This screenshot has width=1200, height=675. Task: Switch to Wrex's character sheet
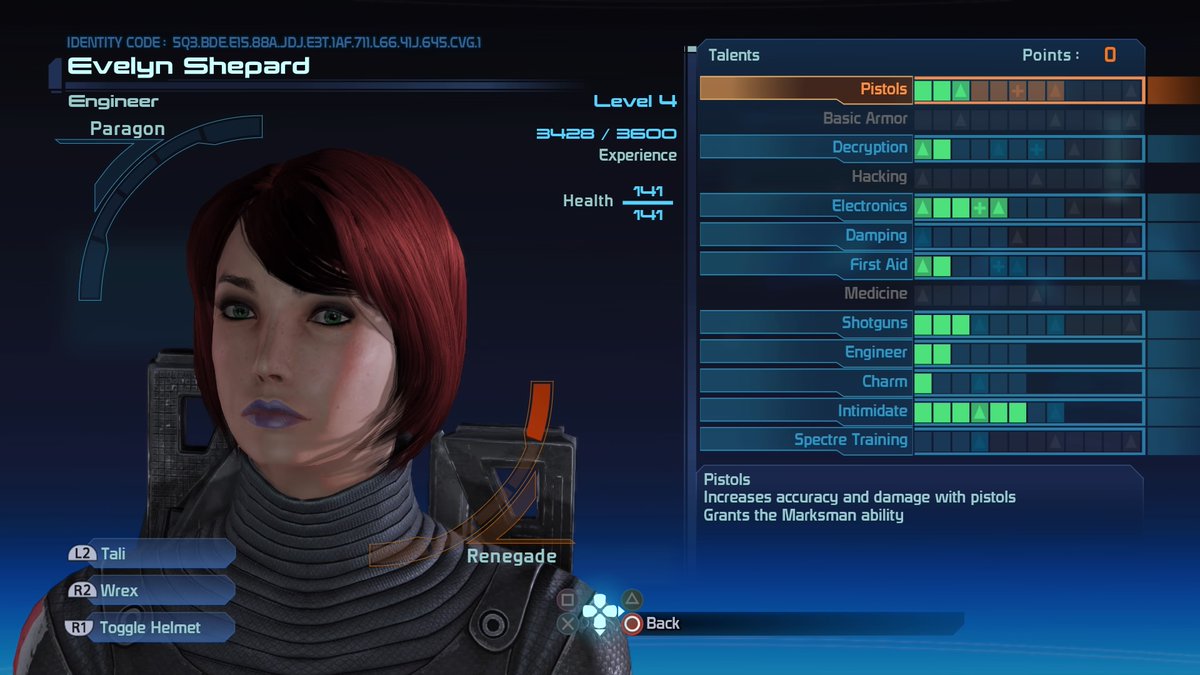tap(150, 590)
